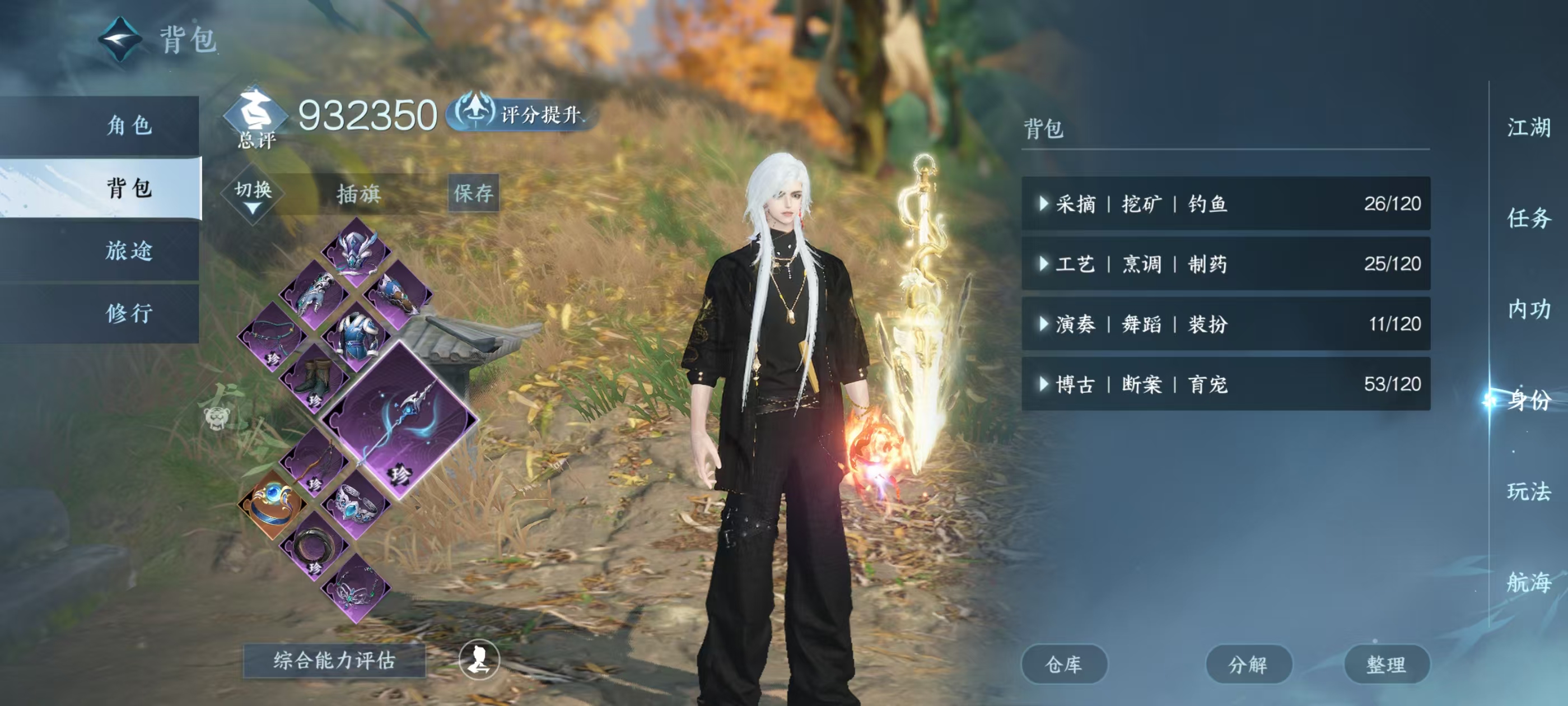Select the 修行 tab
The width and height of the screenshot is (1568, 706).
pyautogui.click(x=128, y=313)
